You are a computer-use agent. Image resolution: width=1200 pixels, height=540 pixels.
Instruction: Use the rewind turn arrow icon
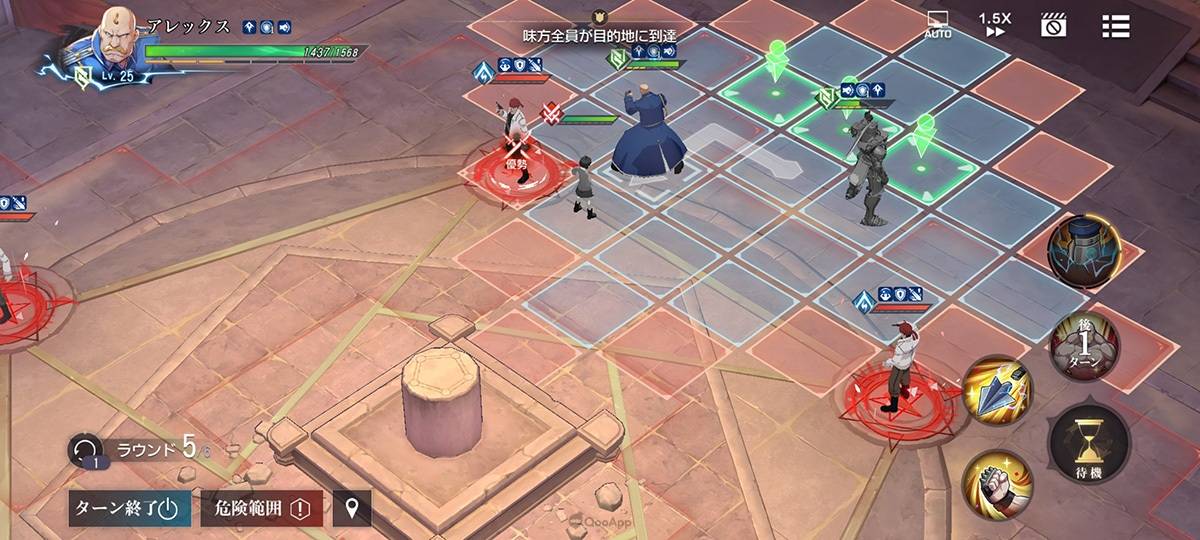85,450
